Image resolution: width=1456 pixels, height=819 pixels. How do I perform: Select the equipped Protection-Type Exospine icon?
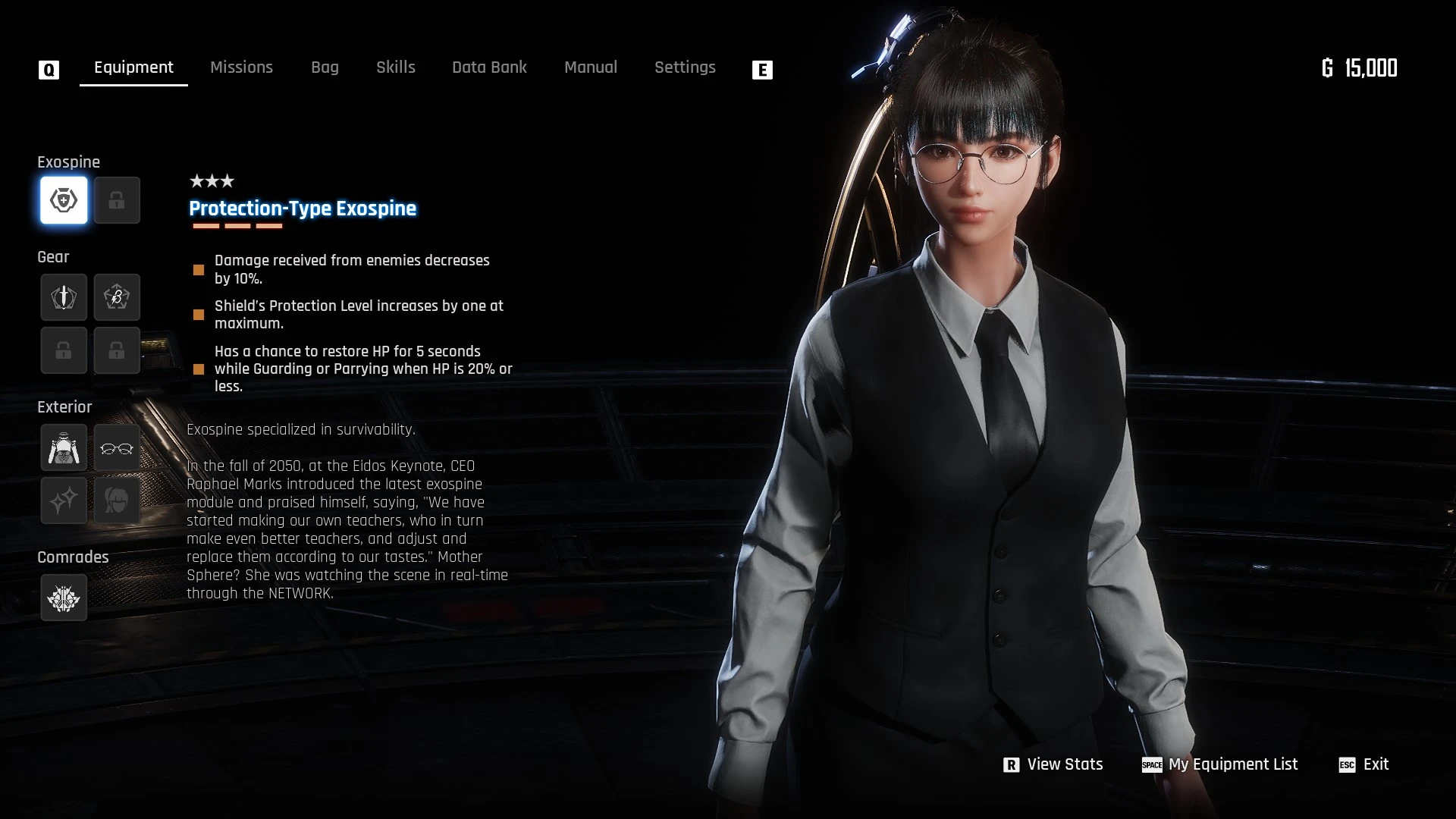click(x=64, y=200)
